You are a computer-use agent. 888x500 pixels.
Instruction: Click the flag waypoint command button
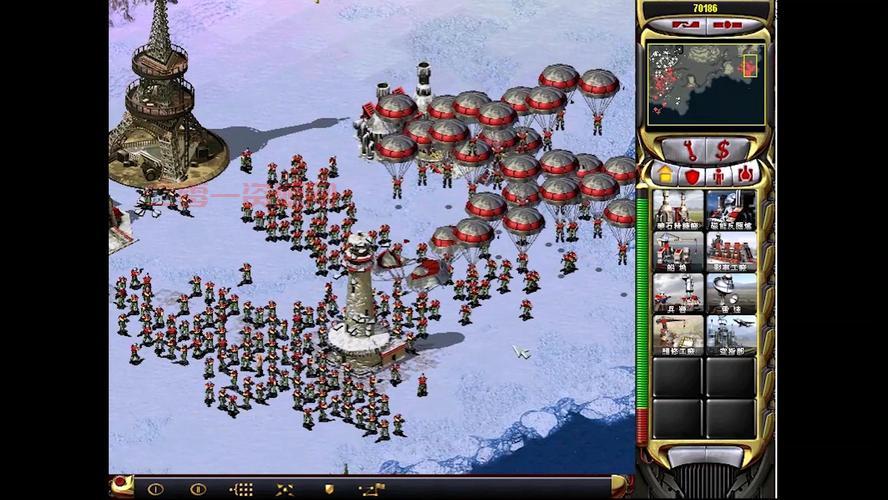pos(371,489)
